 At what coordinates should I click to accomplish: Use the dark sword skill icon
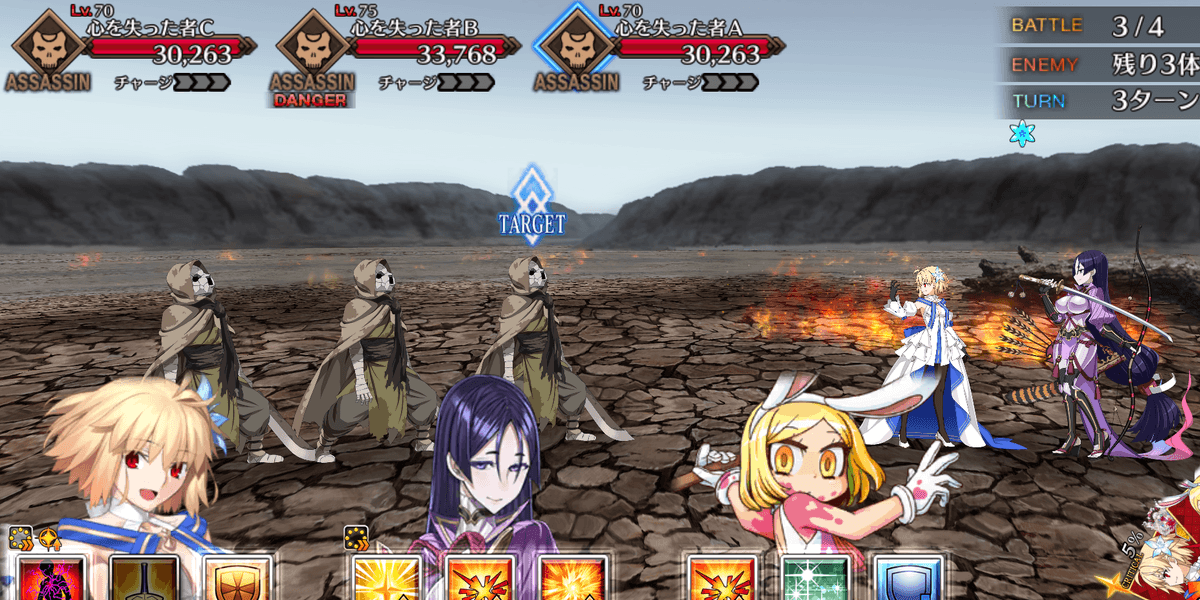[x=144, y=579]
